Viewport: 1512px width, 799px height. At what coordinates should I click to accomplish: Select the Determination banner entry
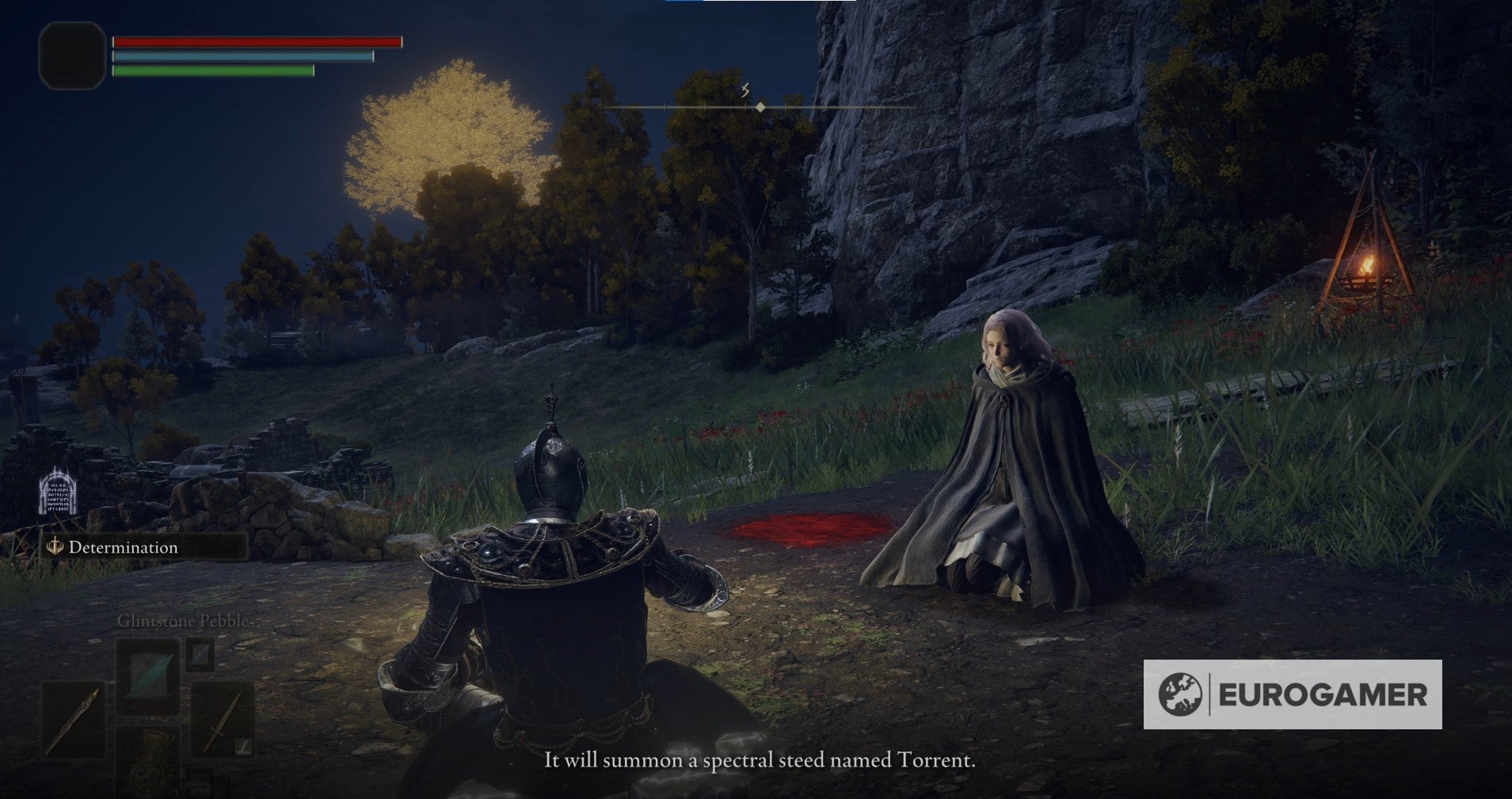coord(123,547)
